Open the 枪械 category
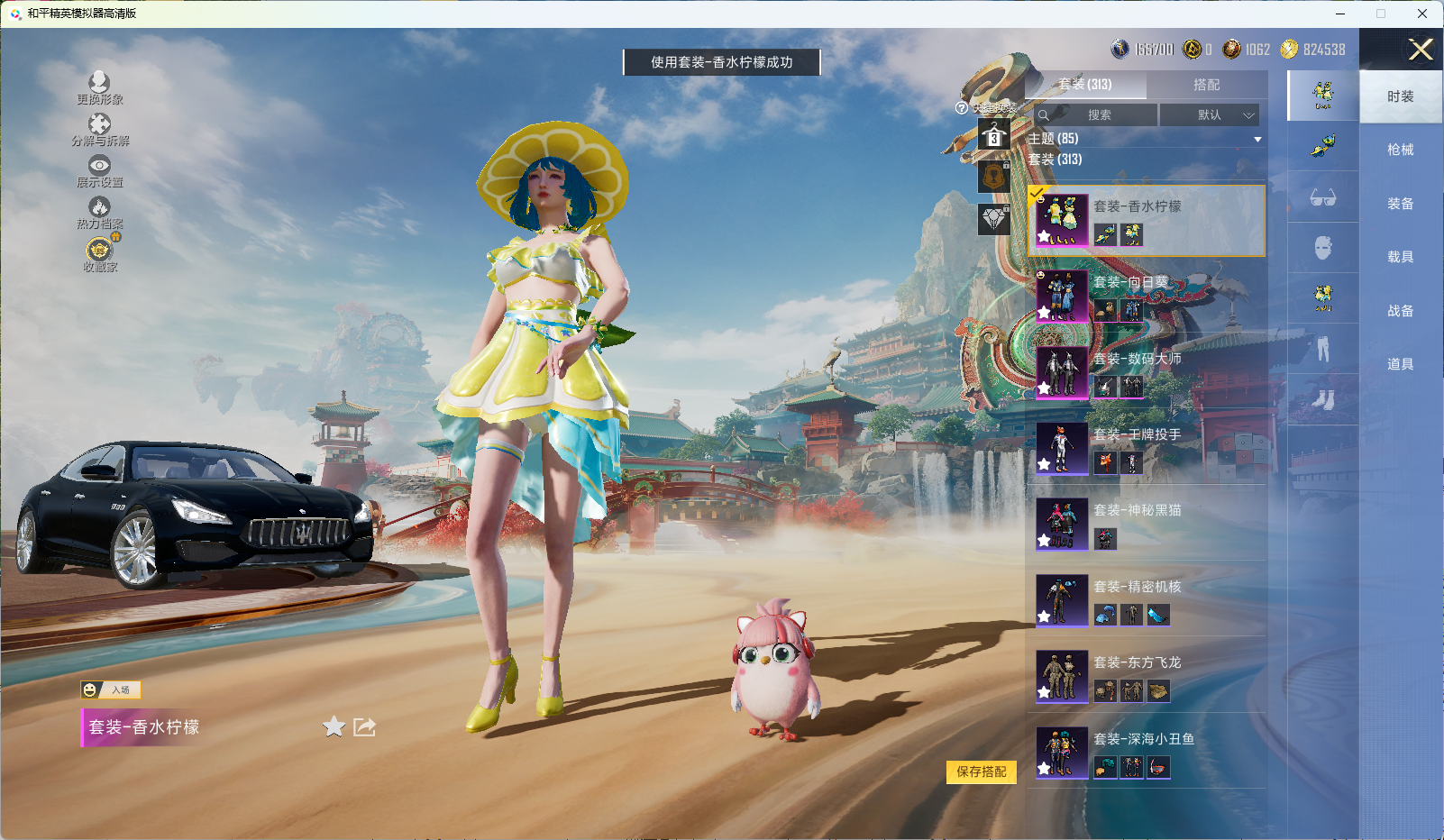Image resolution: width=1444 pixels, height=840 pixels. (x=1400, y=150)
